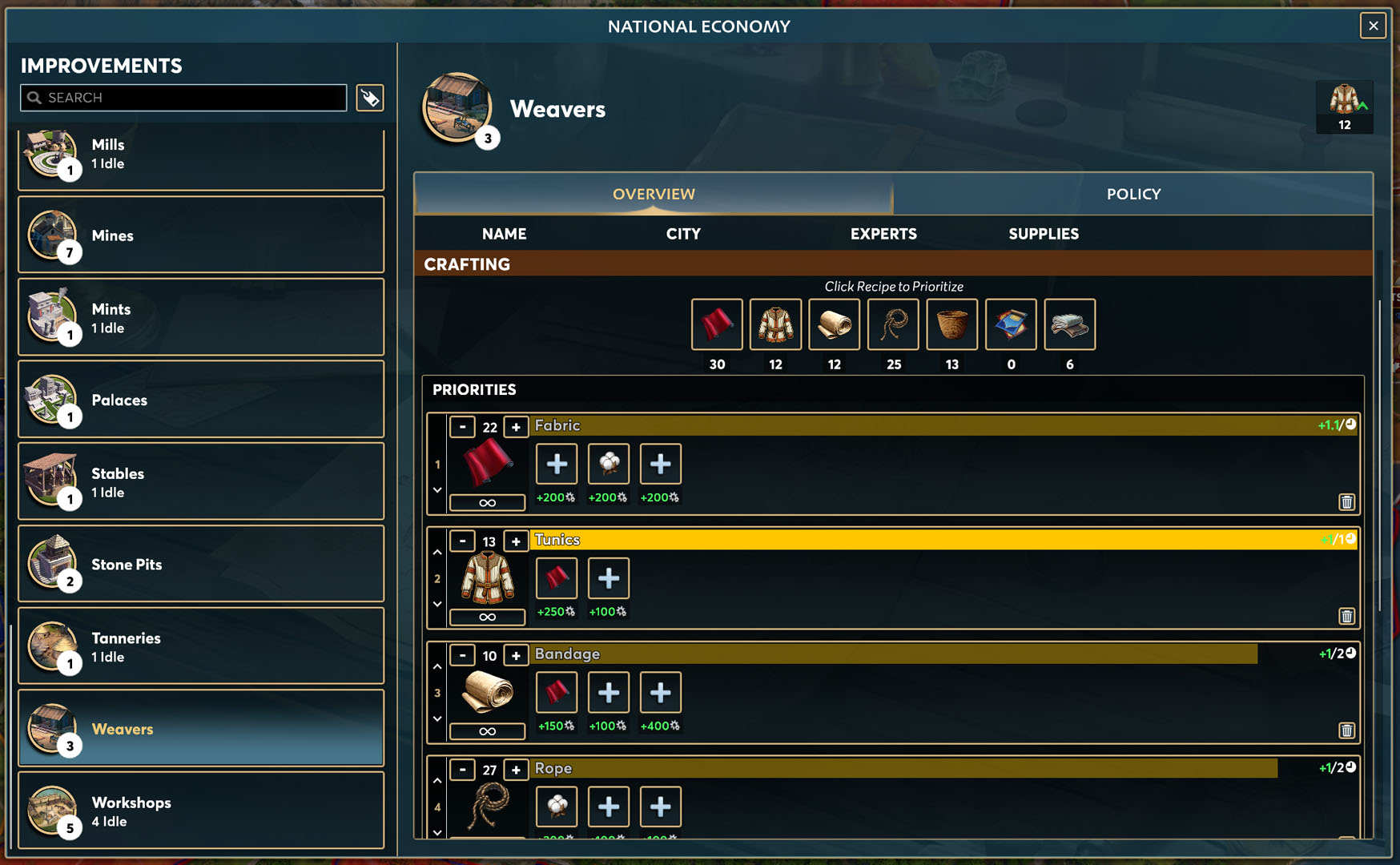Increase the Bandage target quantity with plus

(516, 655)
